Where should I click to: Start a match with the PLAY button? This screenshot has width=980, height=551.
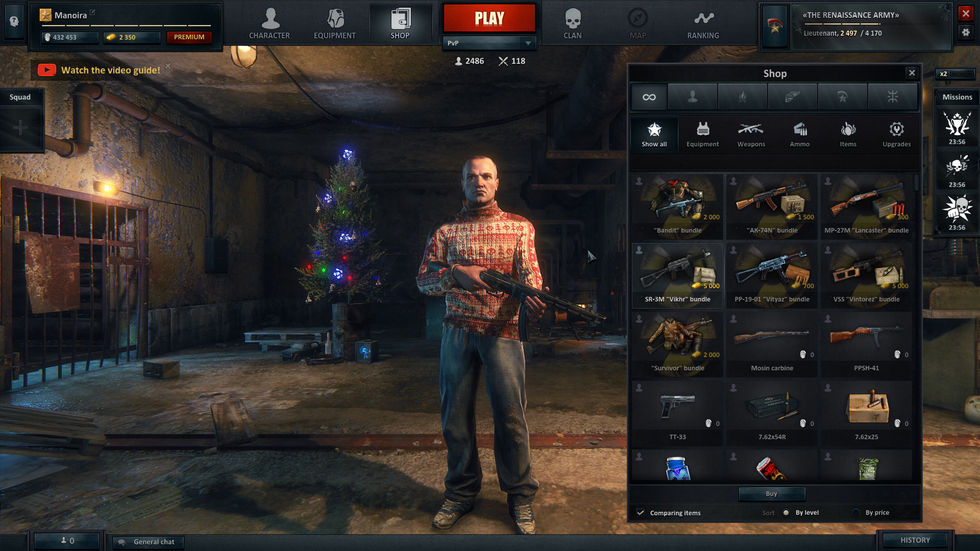[489, 18]
